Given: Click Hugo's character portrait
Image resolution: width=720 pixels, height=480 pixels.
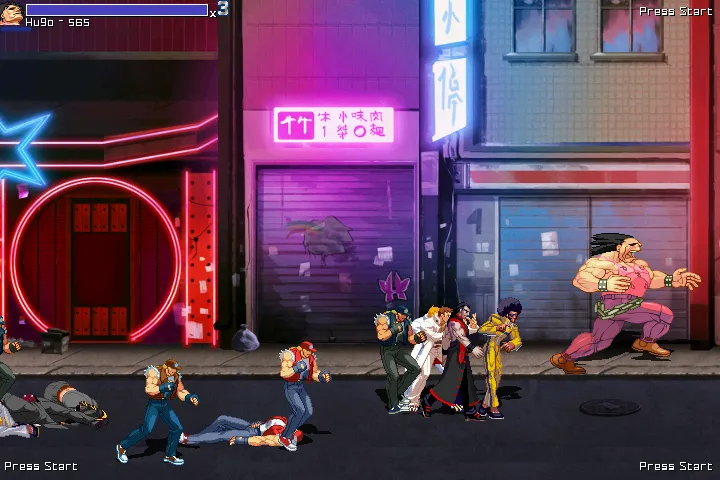Looking at the screenshot, I should 11,14.
